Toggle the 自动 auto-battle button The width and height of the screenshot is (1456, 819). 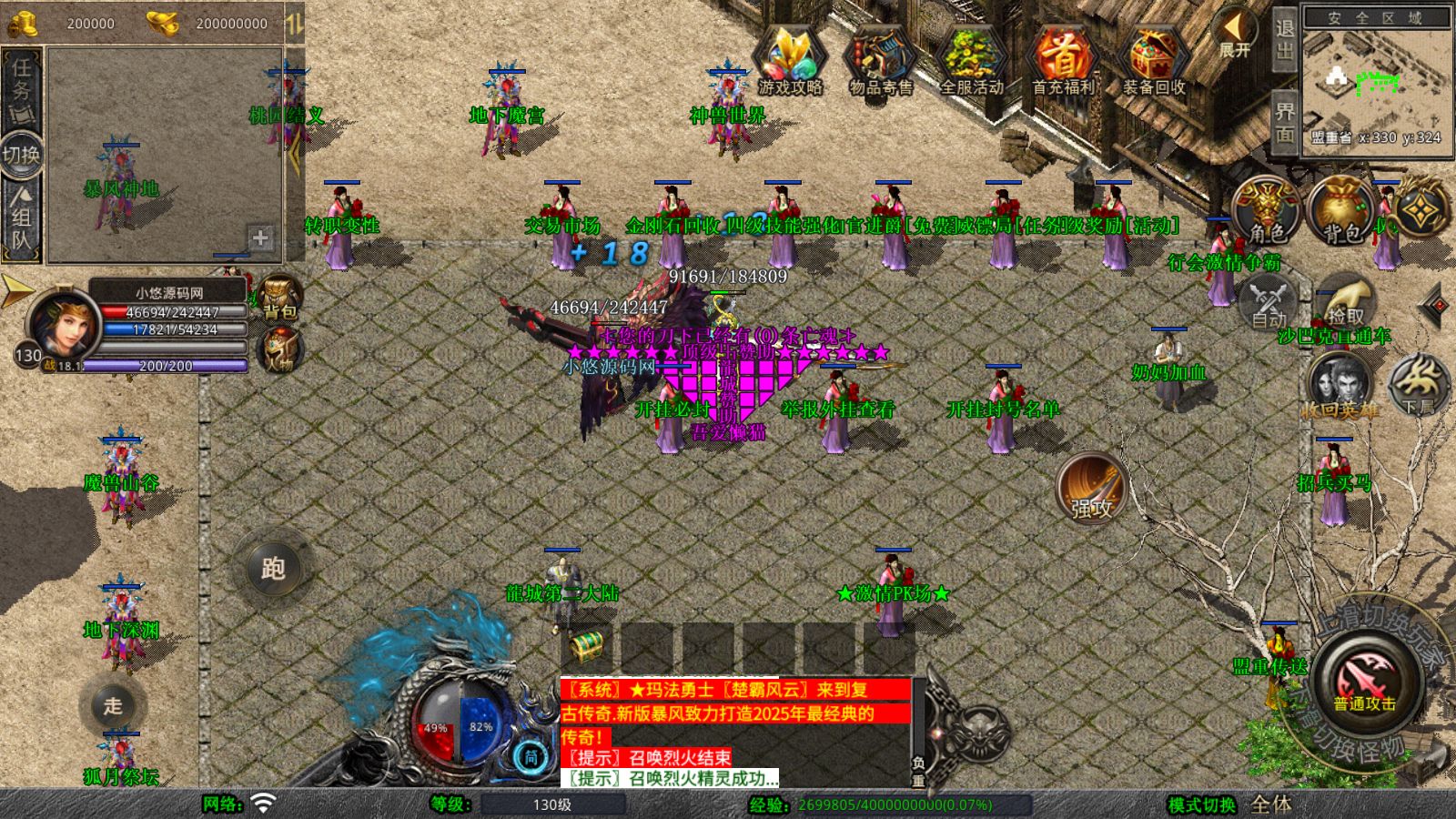[x=1268, y=301]
